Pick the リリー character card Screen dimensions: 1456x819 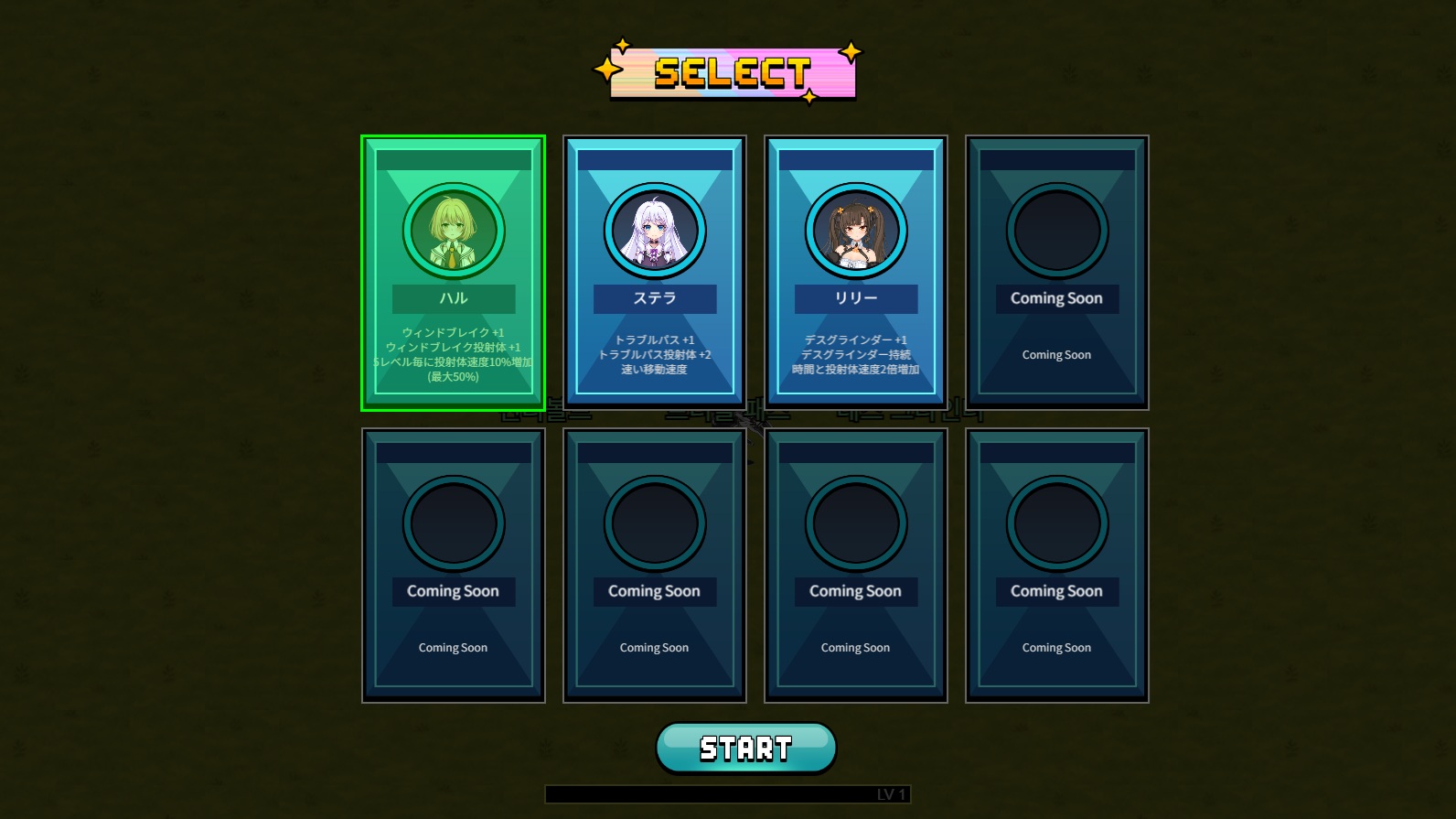(855, 273)
